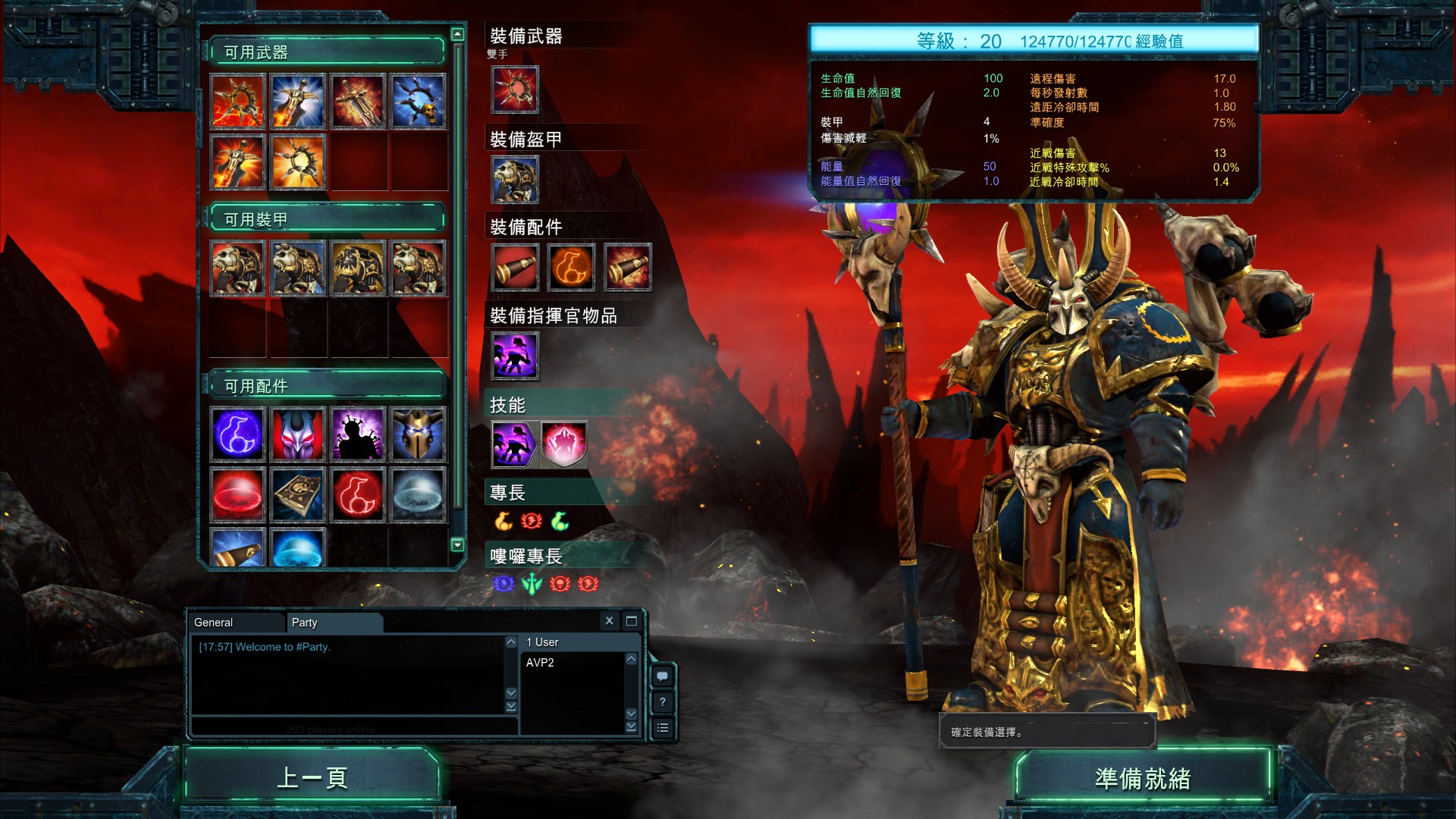
Task: Click the red burst skill icon
Action: (x=563, y=444)
